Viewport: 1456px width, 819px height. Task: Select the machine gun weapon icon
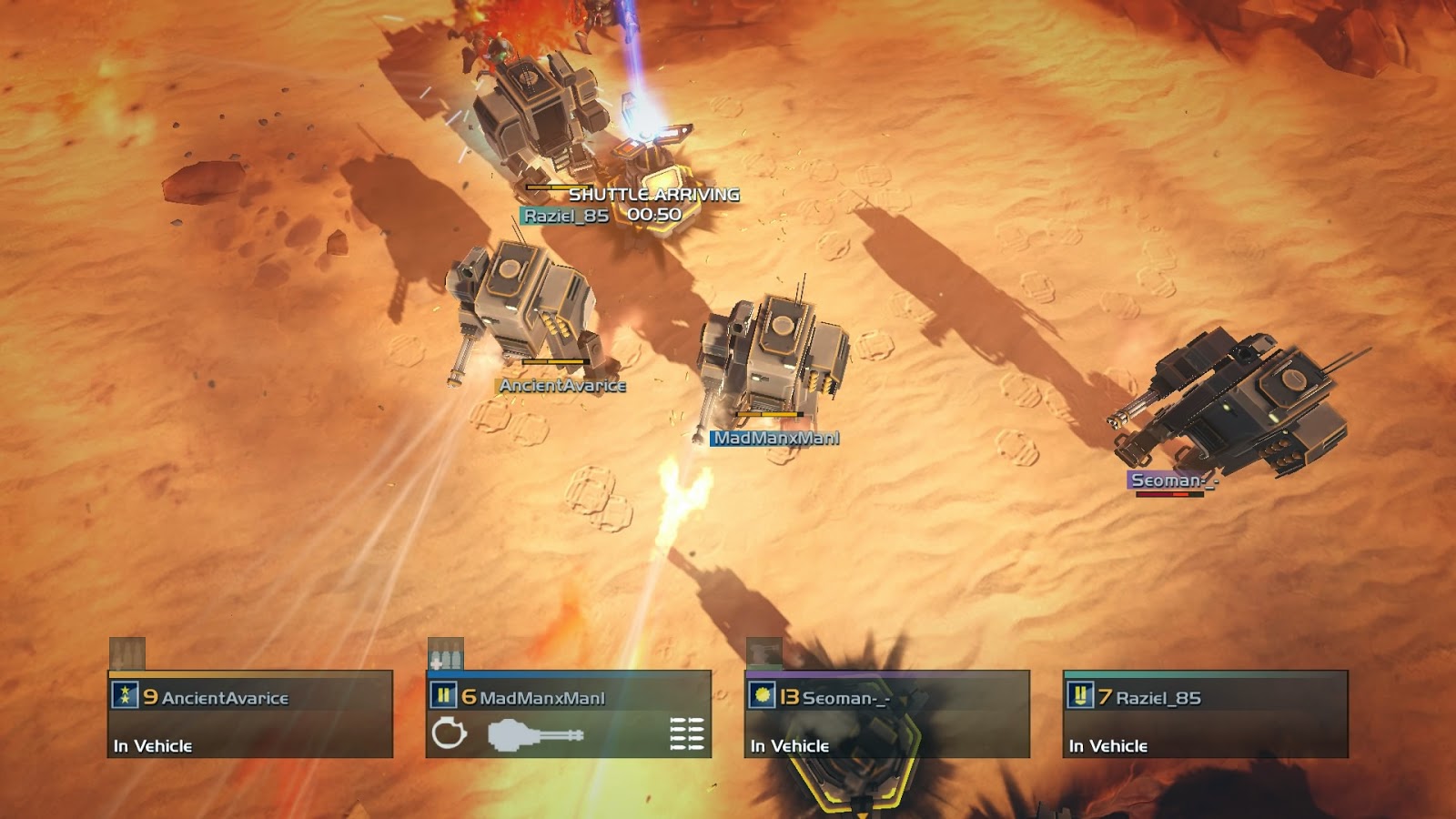pos(535,734)
